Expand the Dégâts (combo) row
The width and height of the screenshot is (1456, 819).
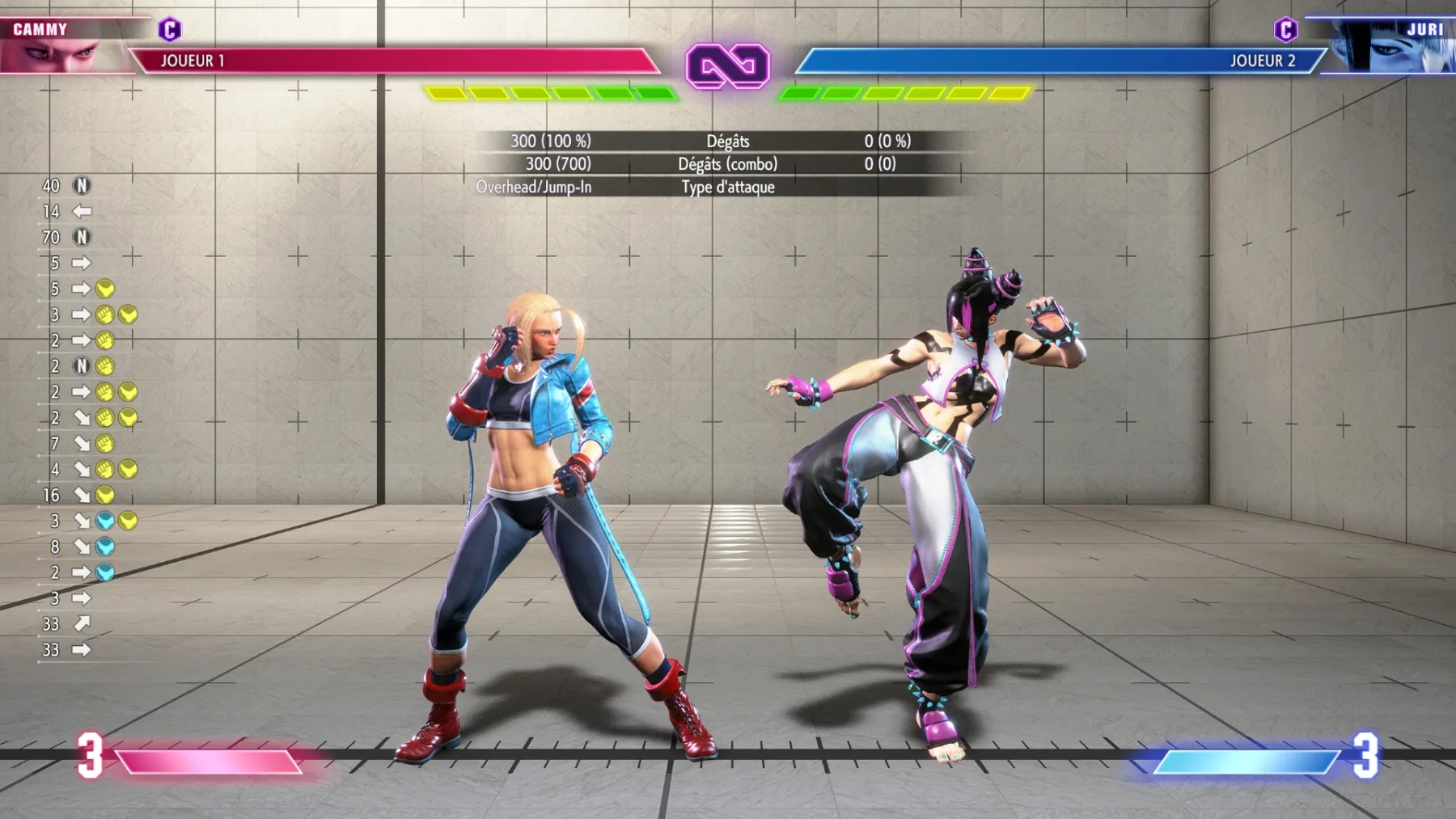point(728,164)
